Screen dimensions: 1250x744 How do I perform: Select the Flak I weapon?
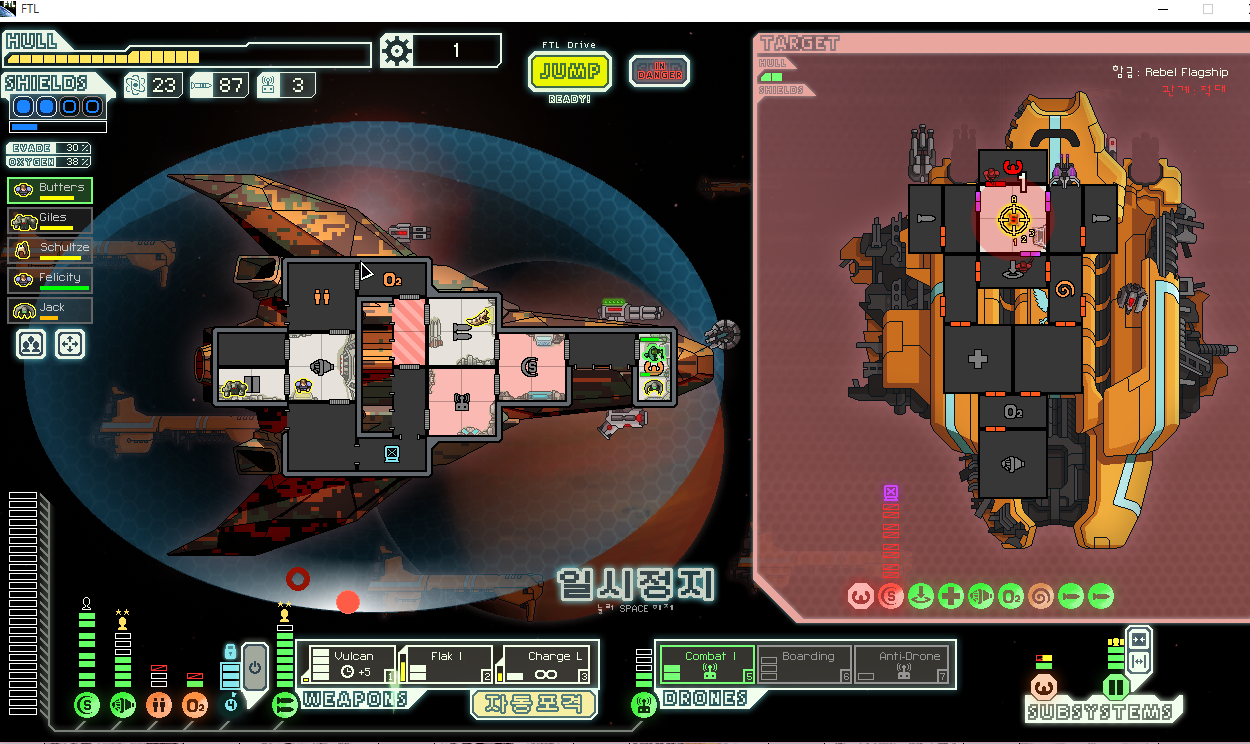click(446, 665)
